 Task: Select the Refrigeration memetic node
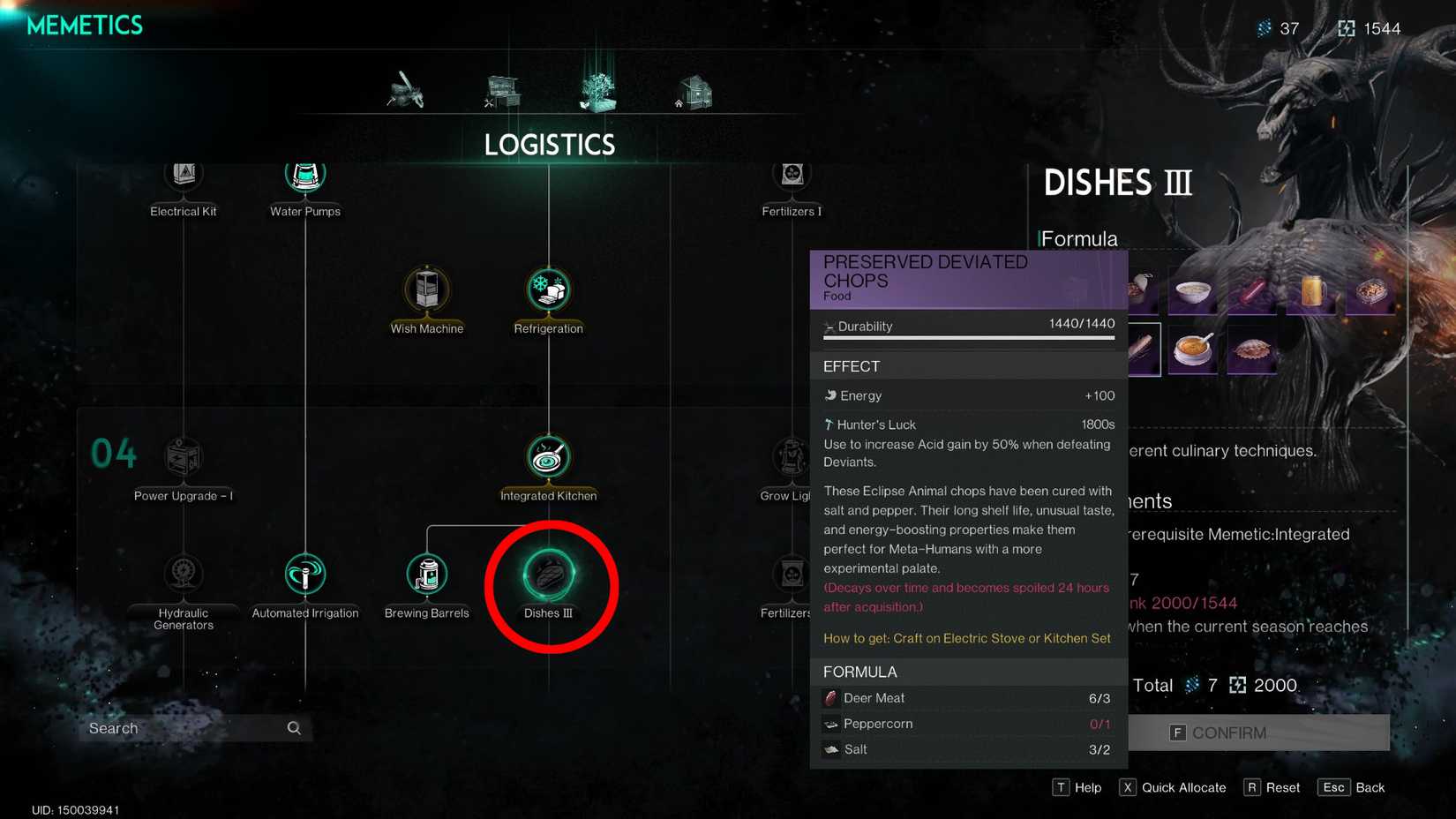tap(548, 291)
